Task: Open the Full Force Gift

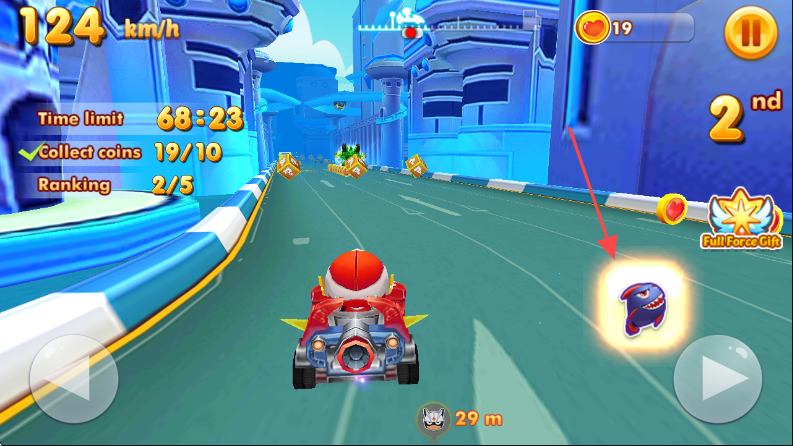Action: click(x=742, y=217)
